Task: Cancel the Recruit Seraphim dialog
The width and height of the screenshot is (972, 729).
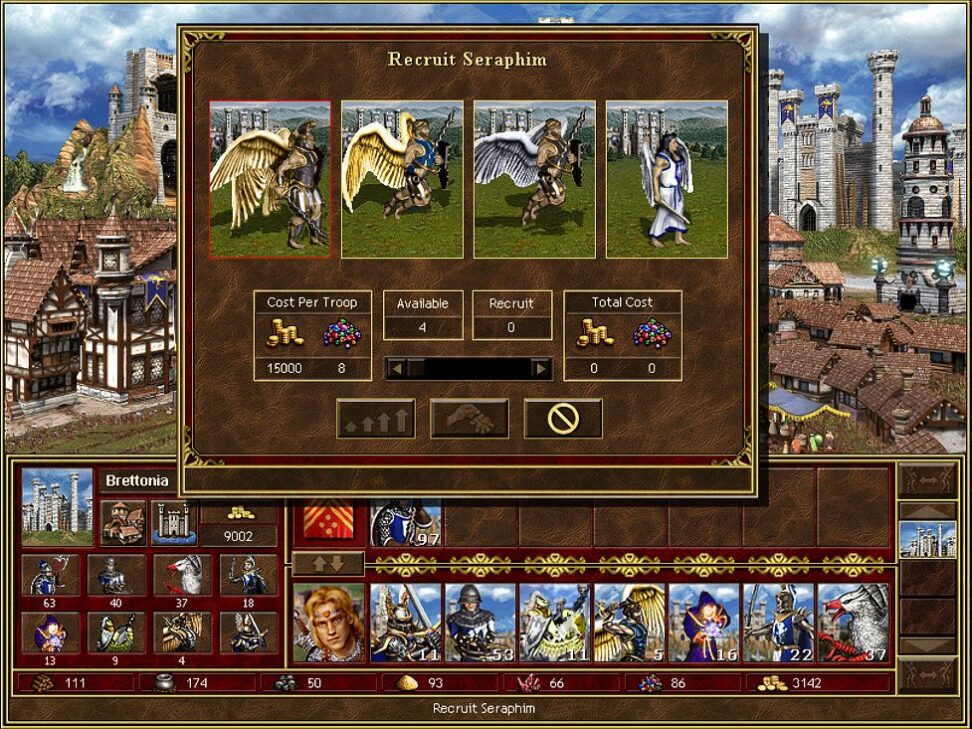Action: click(563, 418)
